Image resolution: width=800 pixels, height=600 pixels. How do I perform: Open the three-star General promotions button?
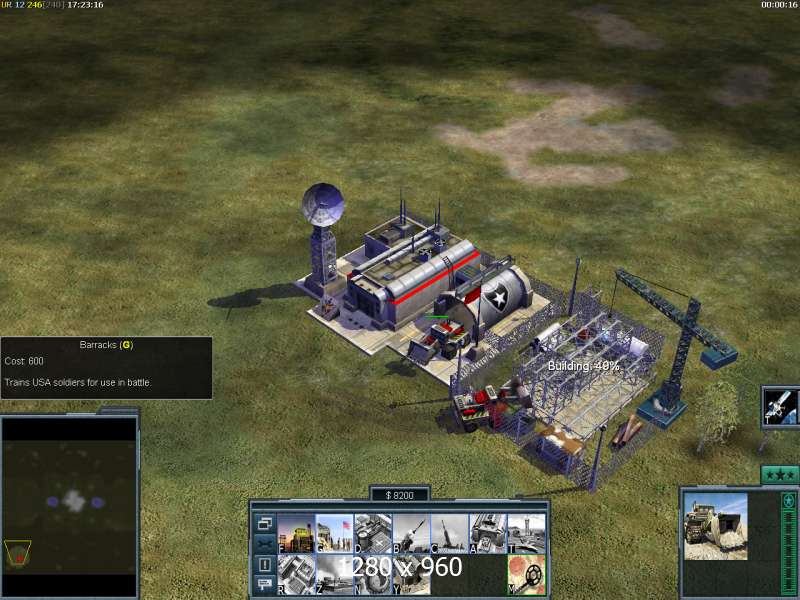coord(780,474)
